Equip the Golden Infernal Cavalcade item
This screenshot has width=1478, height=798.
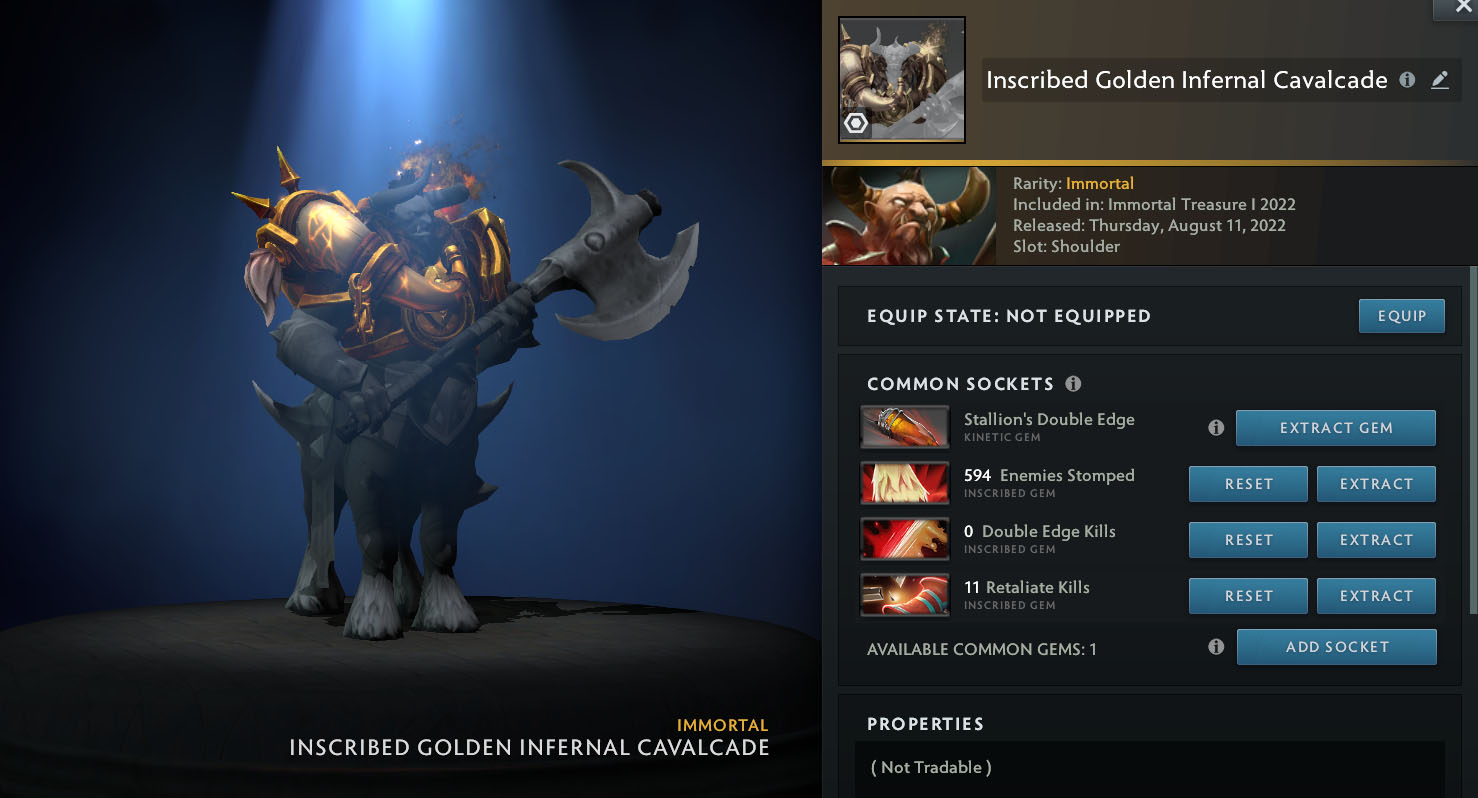pos(1401,316)
